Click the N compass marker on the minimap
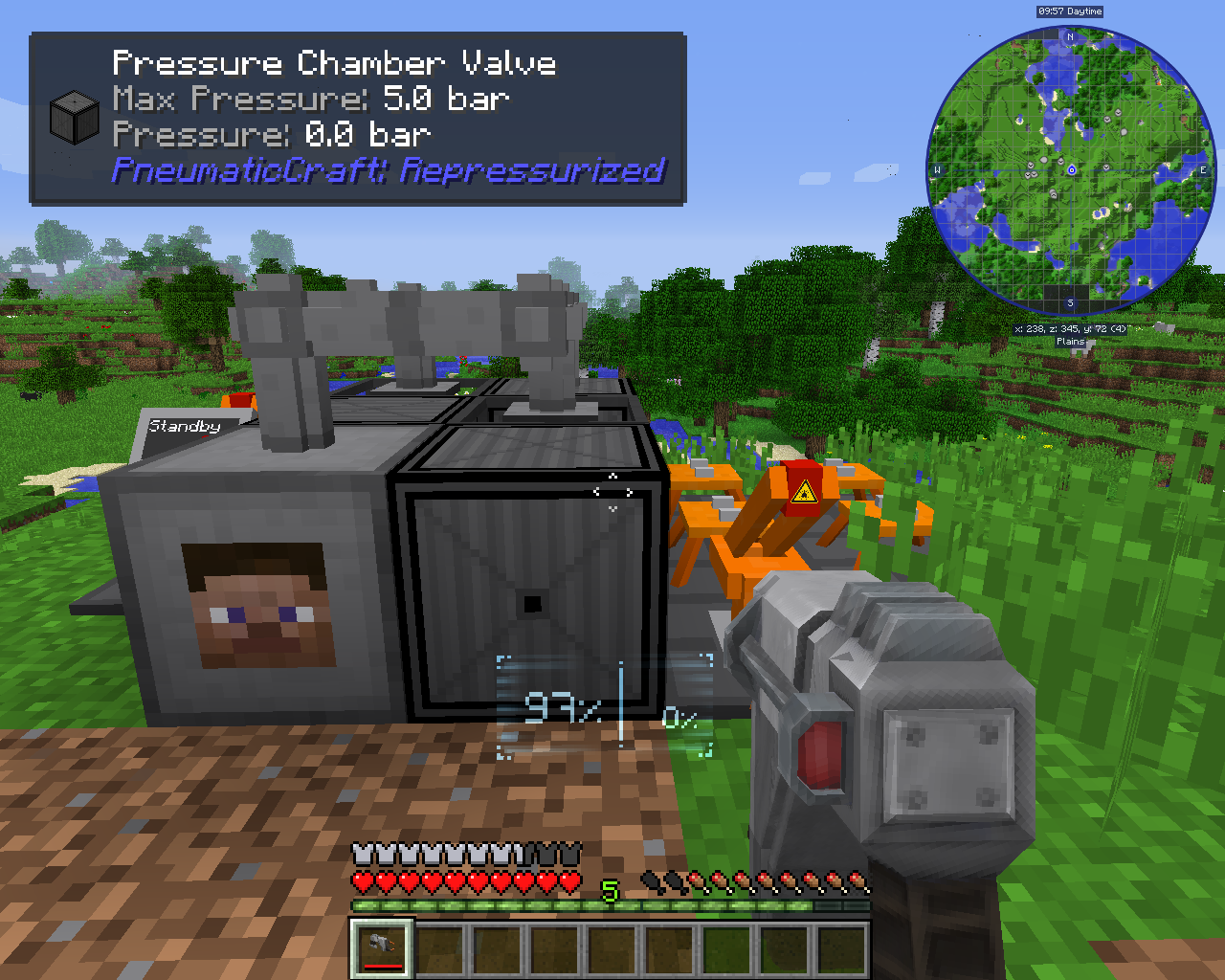The width and height of the screenshot is (1225, 980). [1069, 36]
